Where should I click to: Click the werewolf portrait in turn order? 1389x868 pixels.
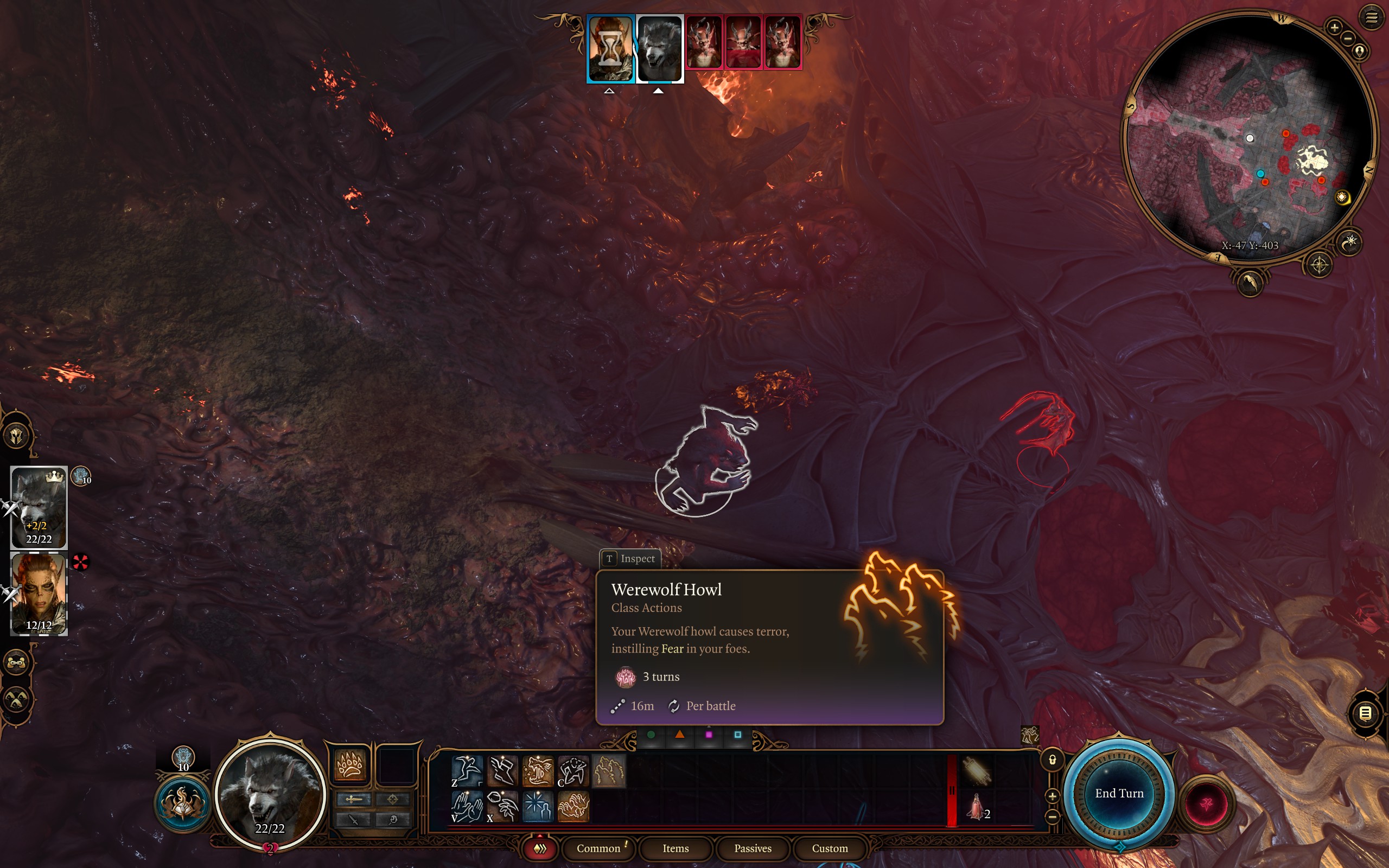pos(659,48)
